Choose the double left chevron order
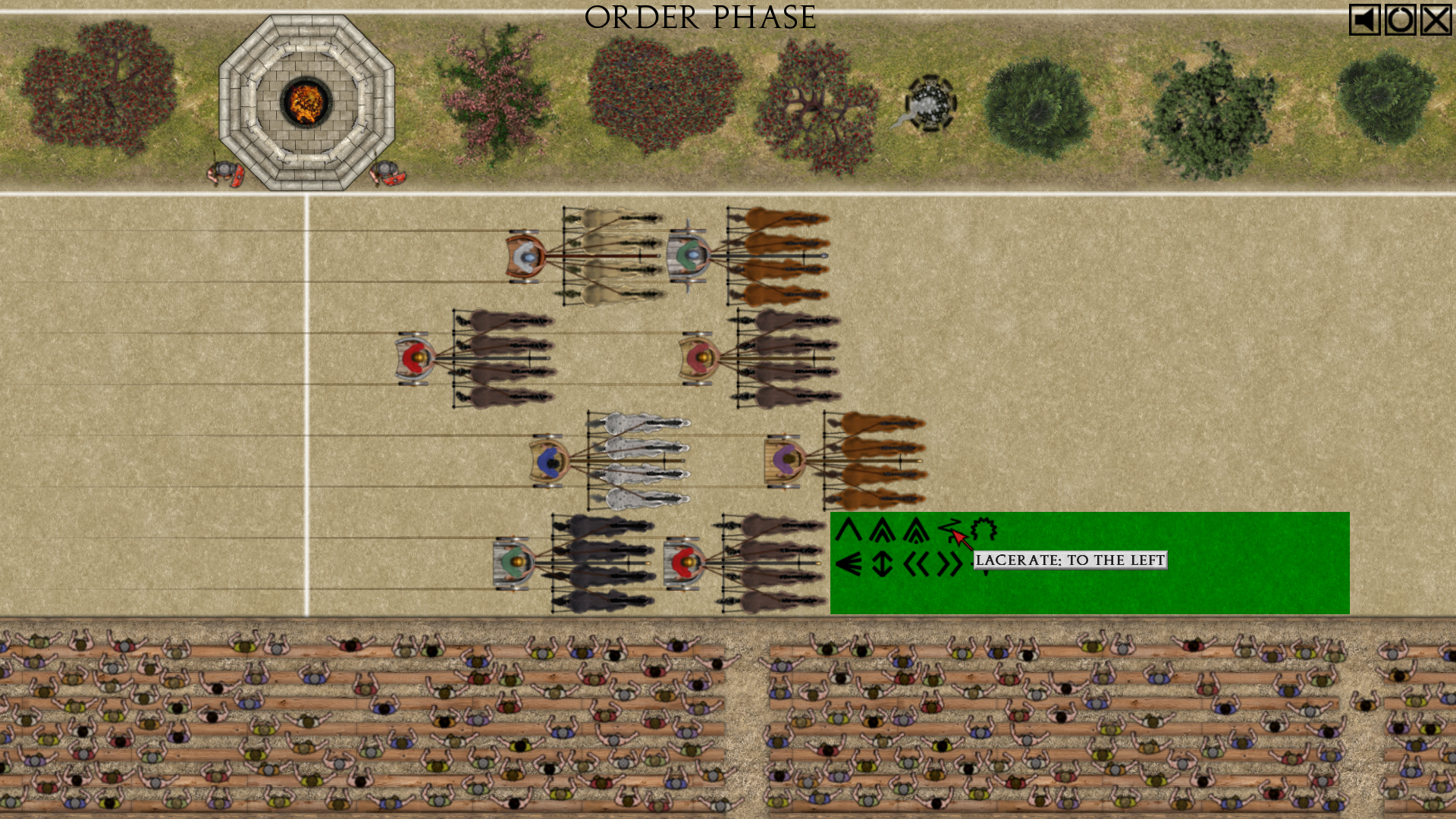Screen dimensions: 1456x819 click(x=916, y=564)
